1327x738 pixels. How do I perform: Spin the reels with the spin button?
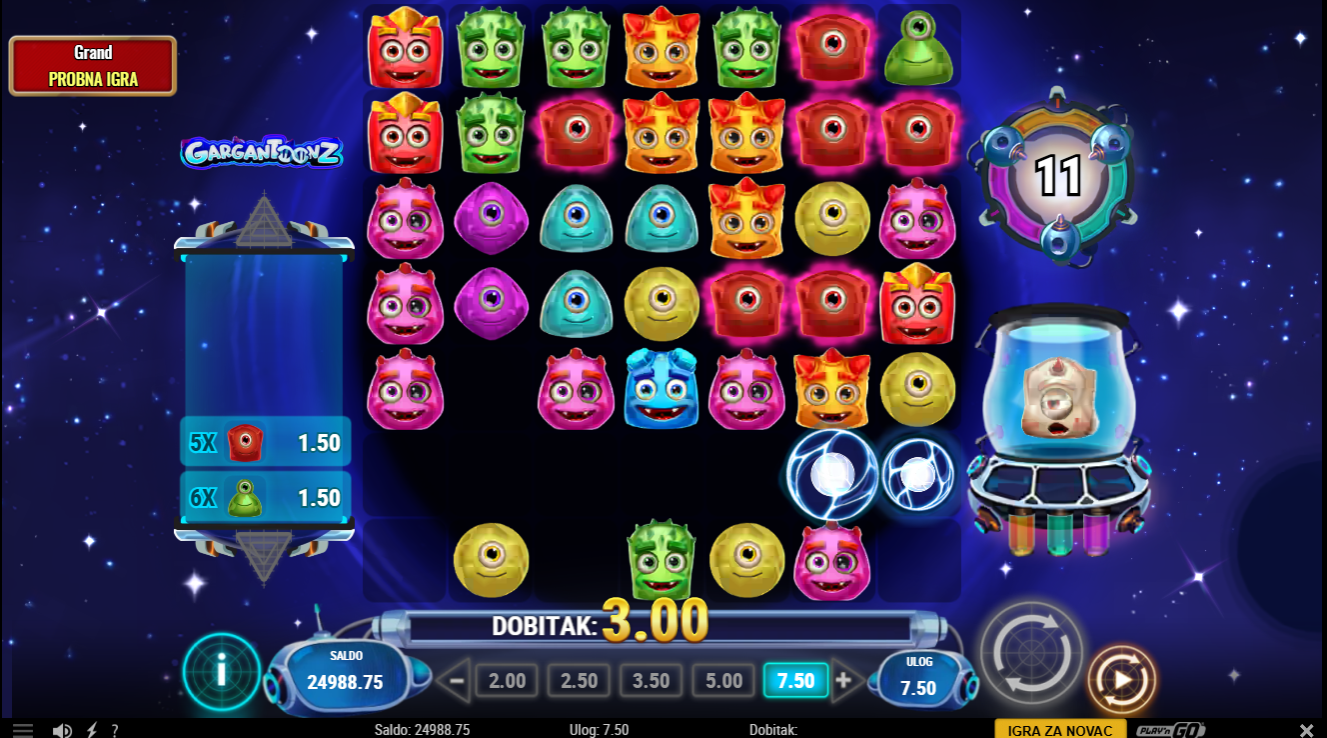coord(1030,652)
